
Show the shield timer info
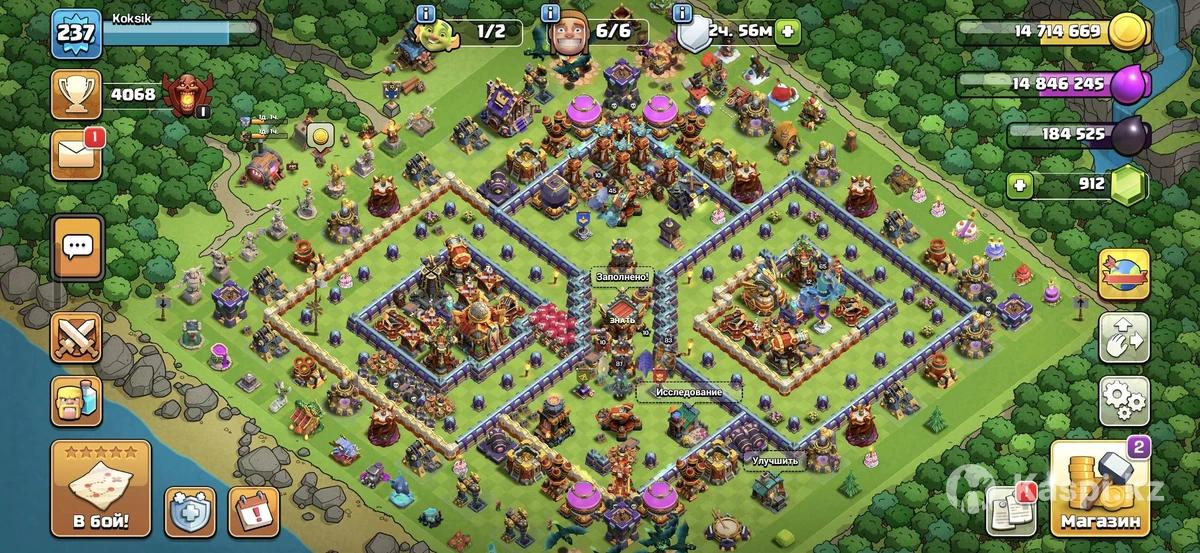pyautogui.click(x=684, y=13)
